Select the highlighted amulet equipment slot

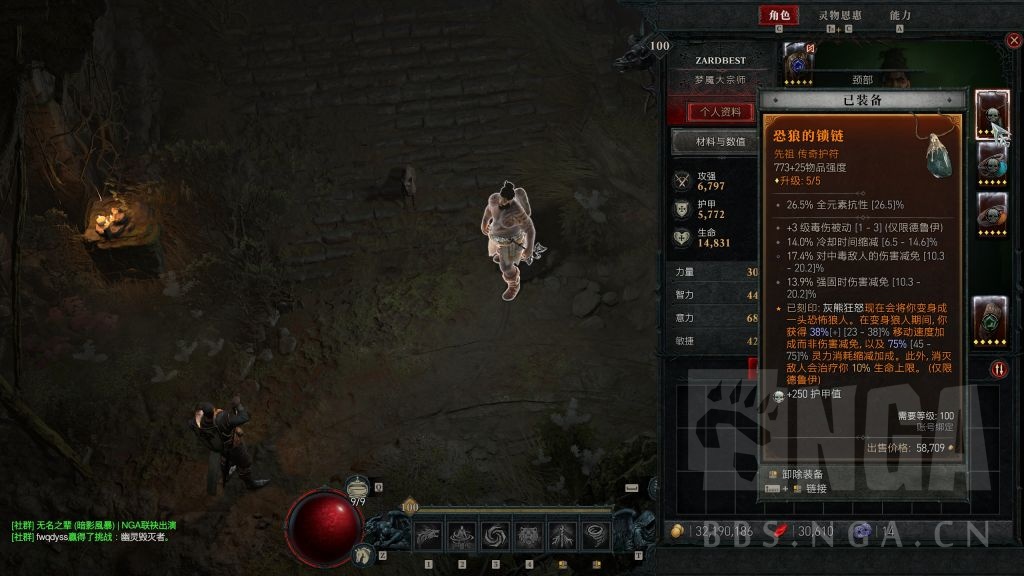click(x=991, y=113)
